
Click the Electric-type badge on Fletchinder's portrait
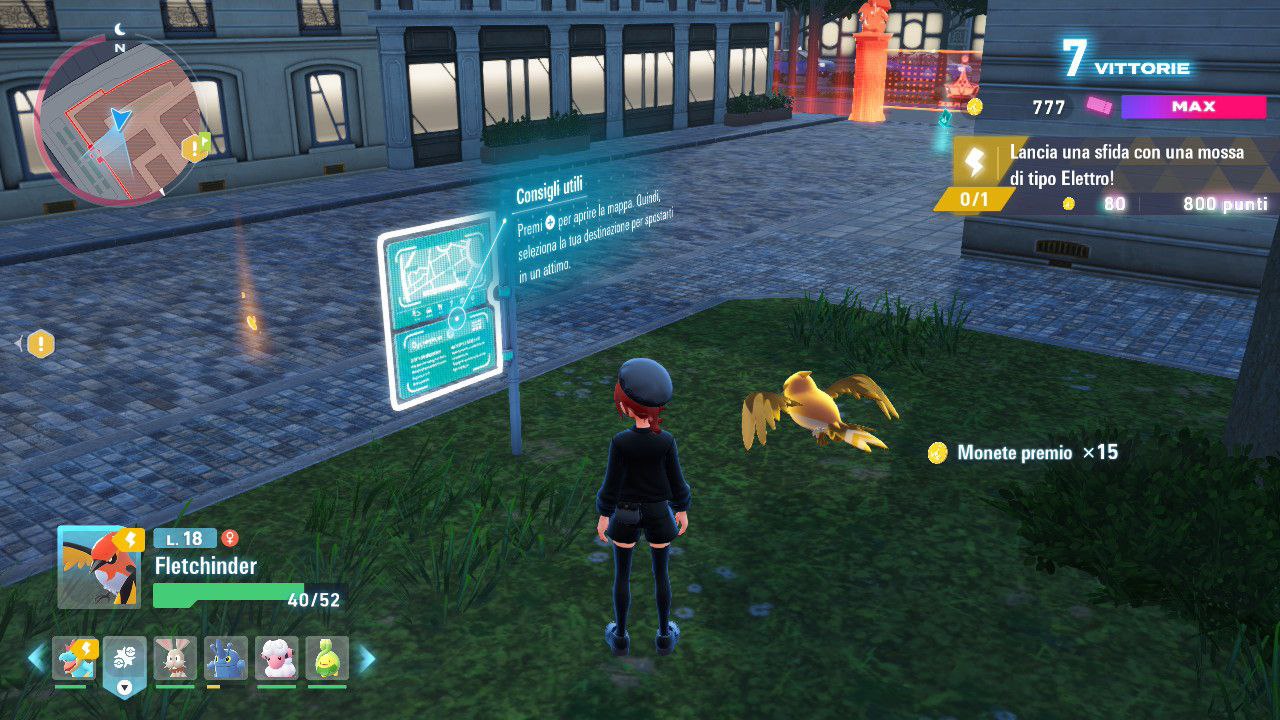(131, 540)
